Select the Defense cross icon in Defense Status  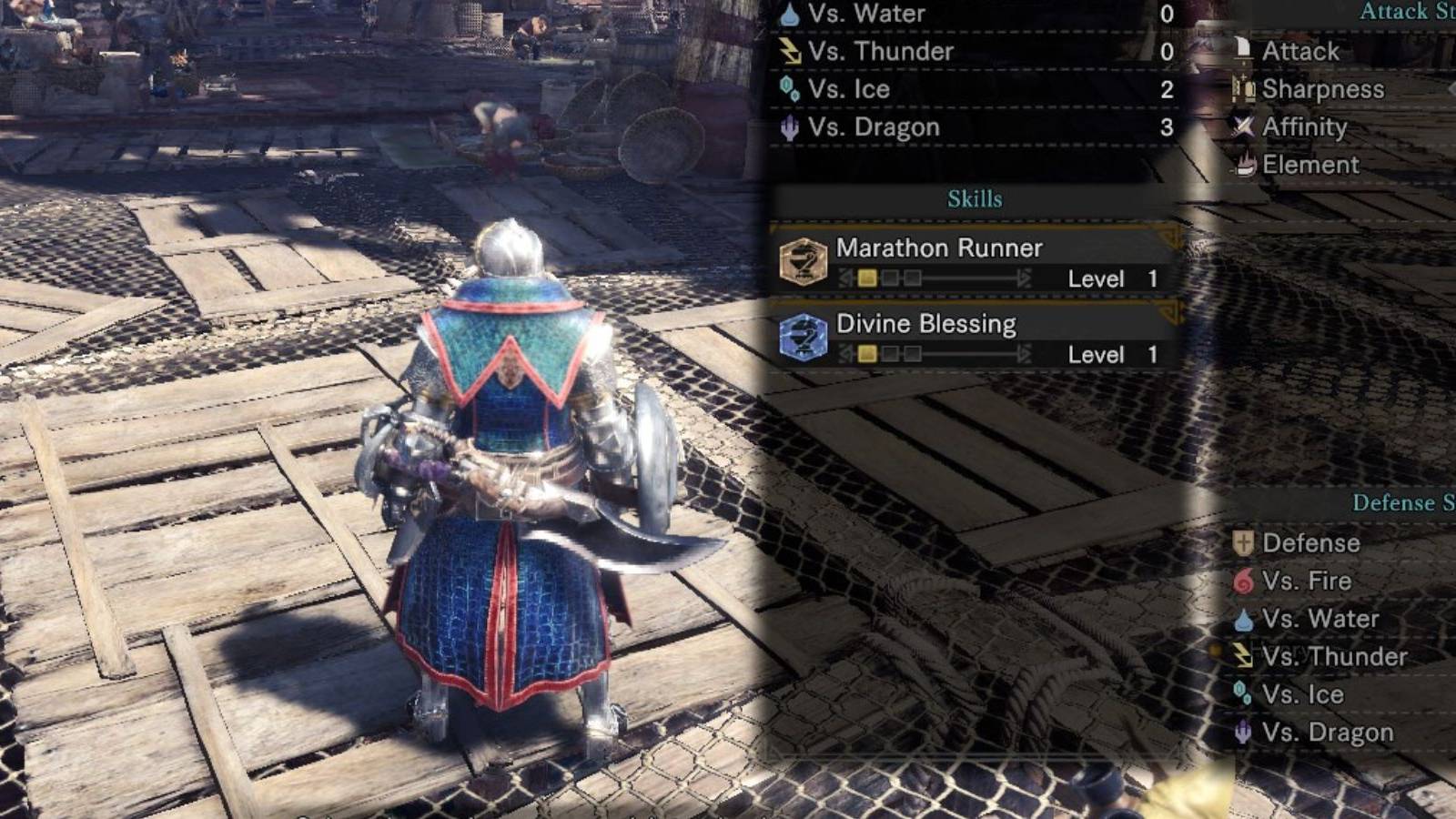[1243, 542]
